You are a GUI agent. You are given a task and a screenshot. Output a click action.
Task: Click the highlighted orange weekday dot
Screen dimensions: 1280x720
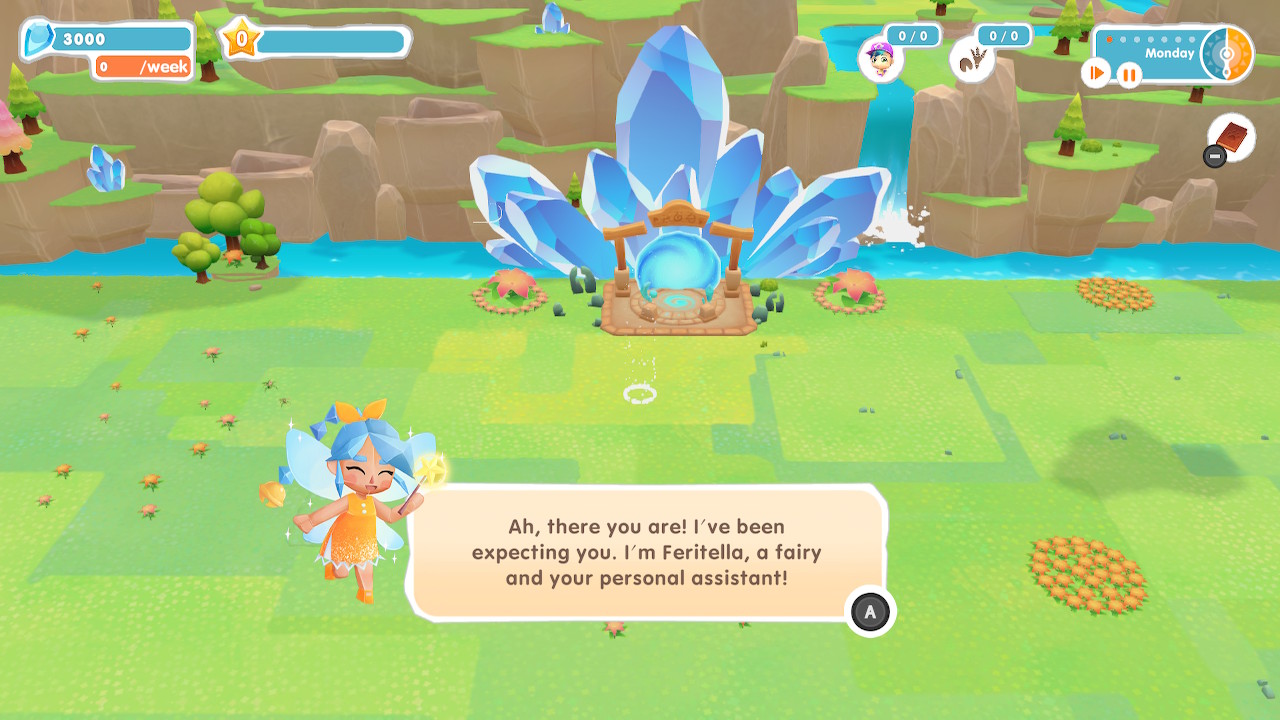1109,40
